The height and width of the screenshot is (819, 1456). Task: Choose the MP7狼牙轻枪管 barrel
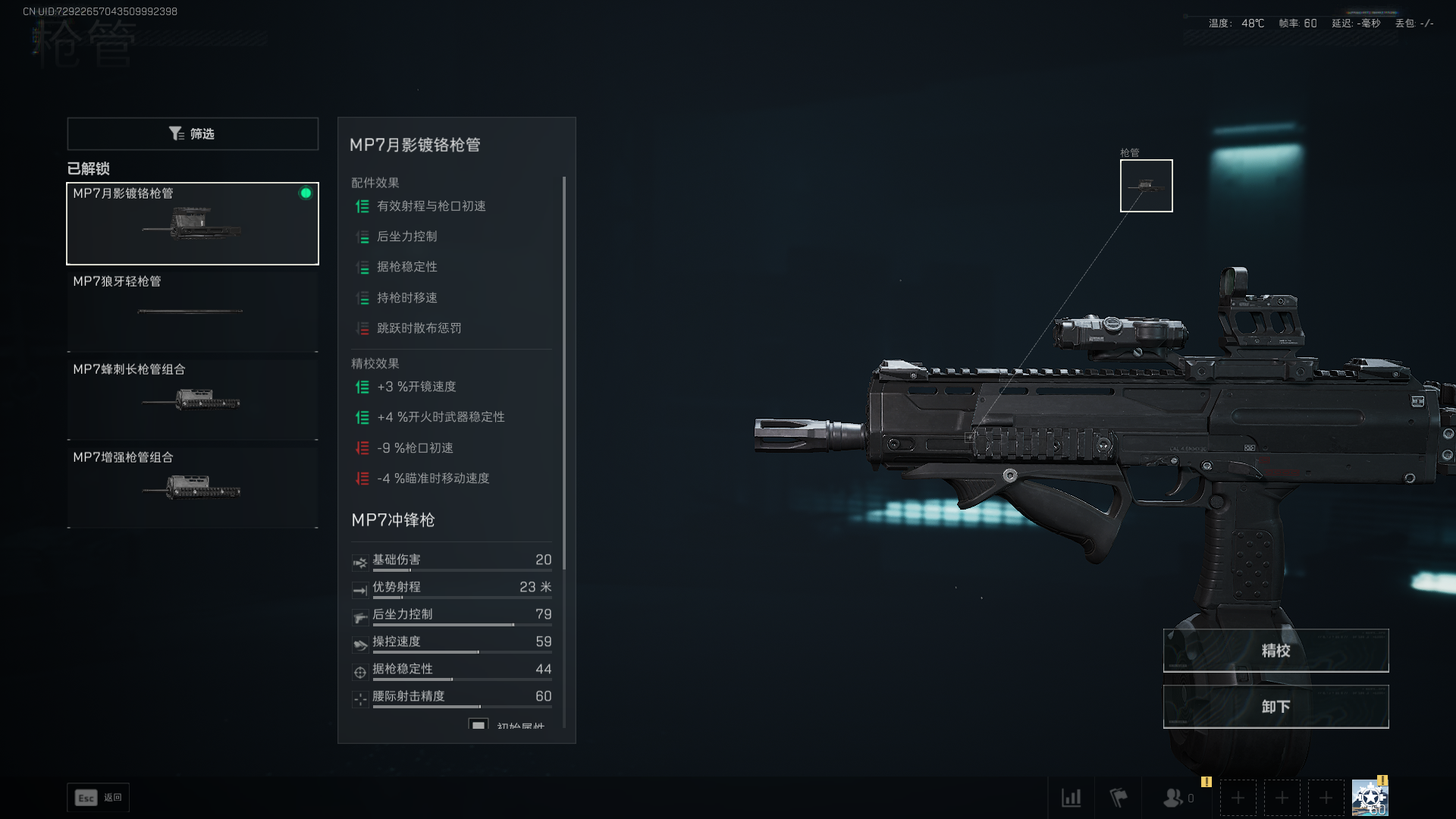coord(192,310)
